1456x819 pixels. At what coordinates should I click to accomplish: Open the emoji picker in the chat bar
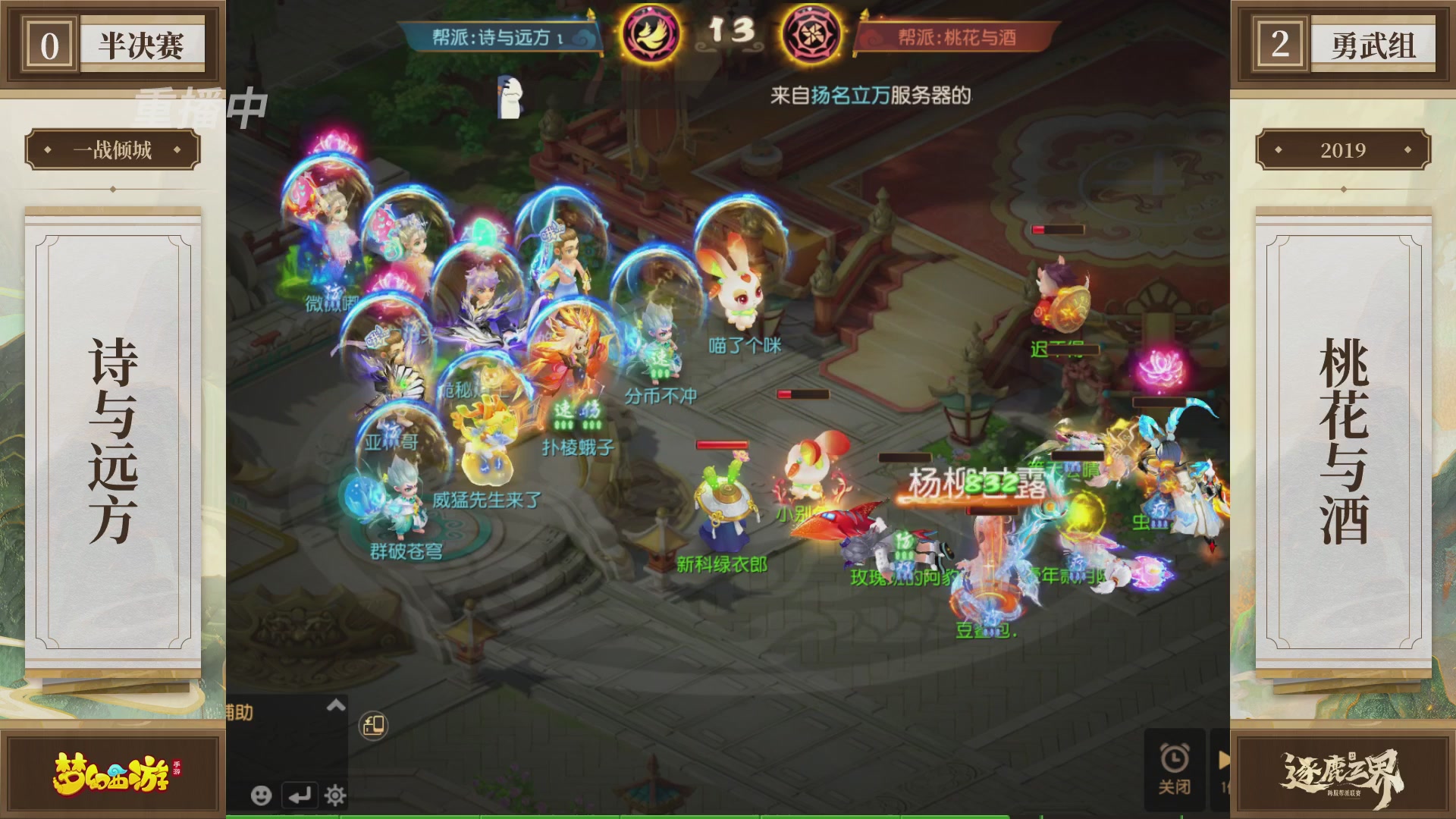point(262,796)
